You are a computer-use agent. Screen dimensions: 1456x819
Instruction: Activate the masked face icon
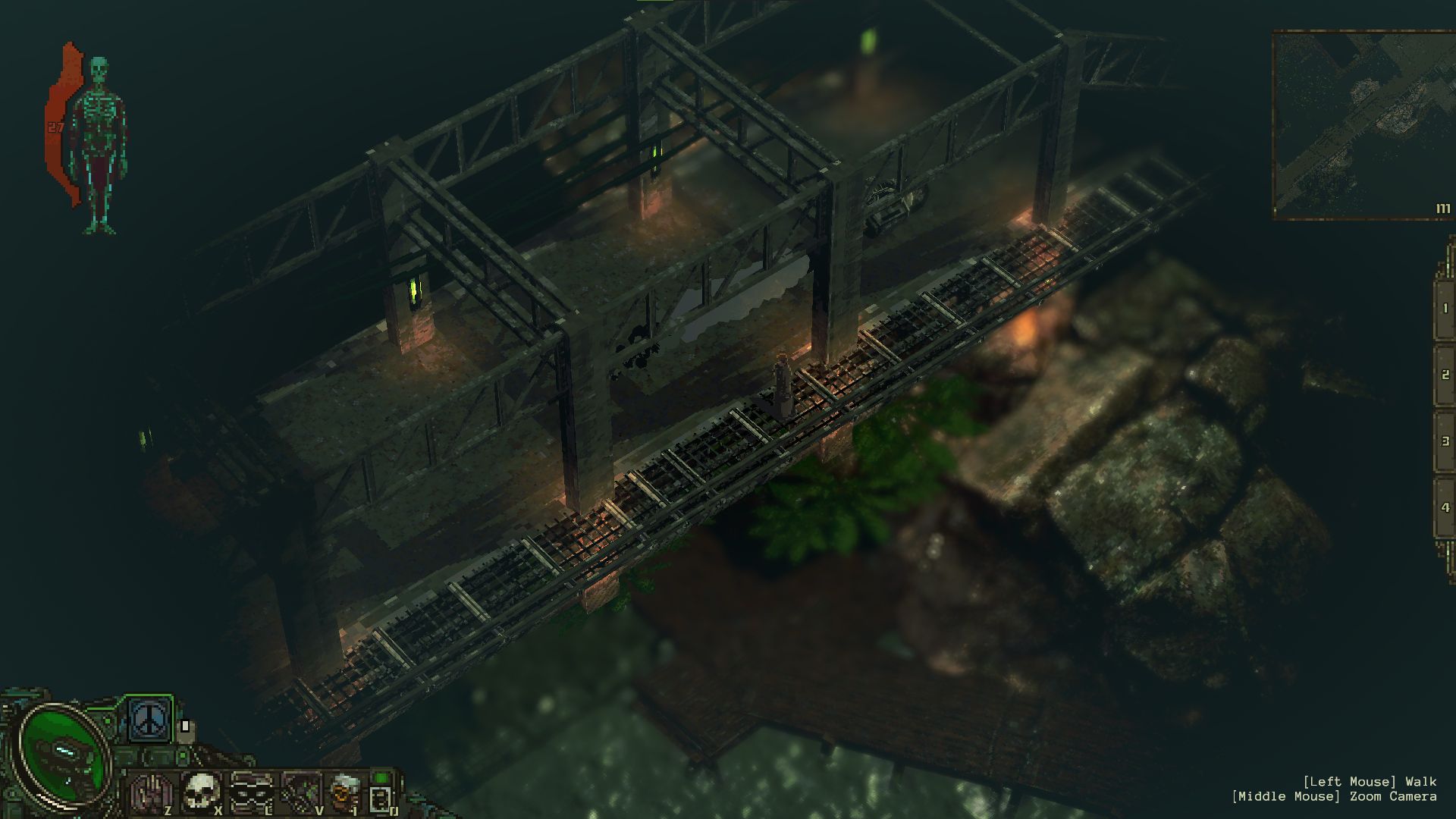(x=252, y=792)
